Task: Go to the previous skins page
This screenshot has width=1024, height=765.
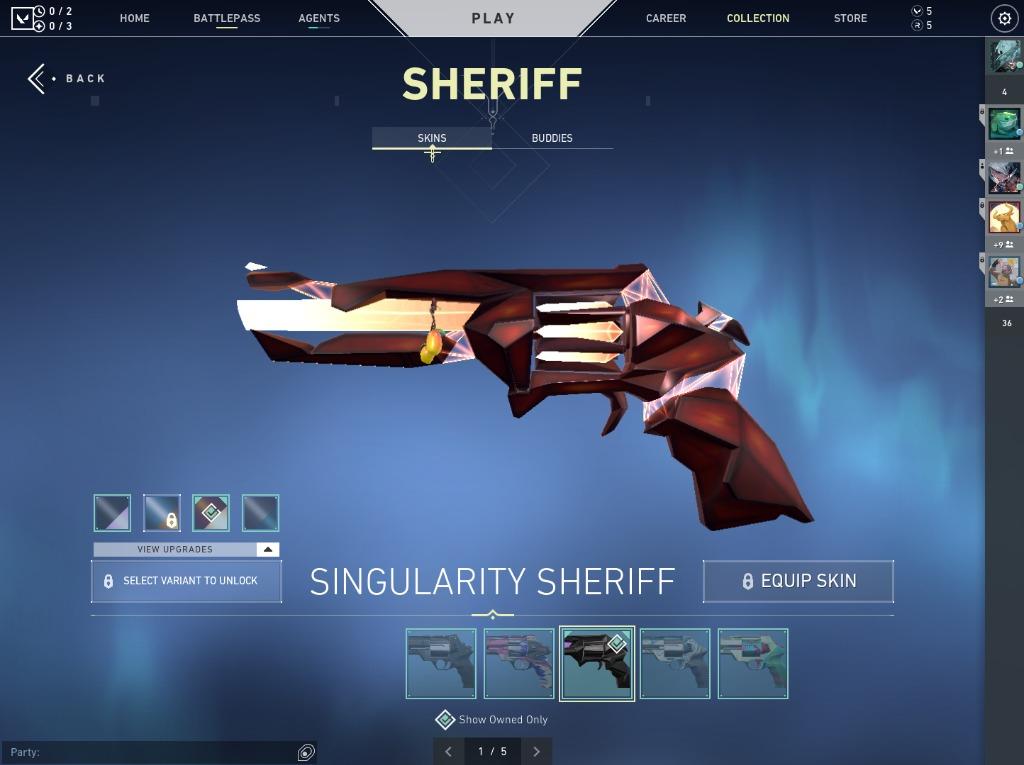Action: 448,751
